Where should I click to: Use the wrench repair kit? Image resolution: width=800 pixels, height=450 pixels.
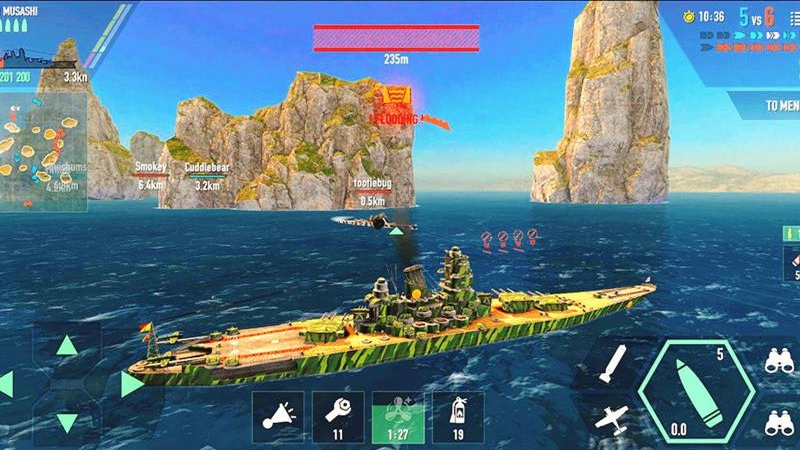[x=337, y=416]
